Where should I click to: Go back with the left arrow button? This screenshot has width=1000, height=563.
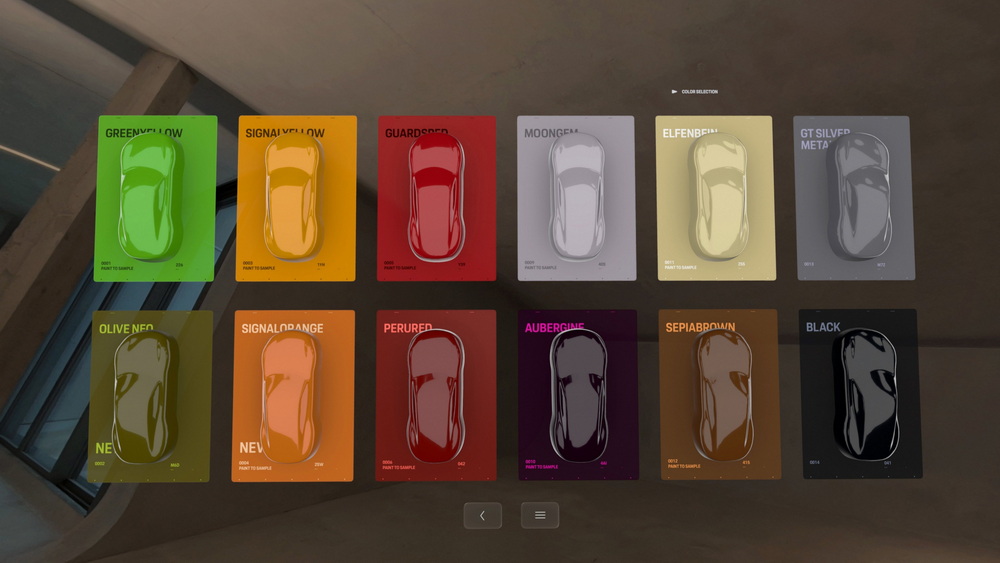click(482, 515)
